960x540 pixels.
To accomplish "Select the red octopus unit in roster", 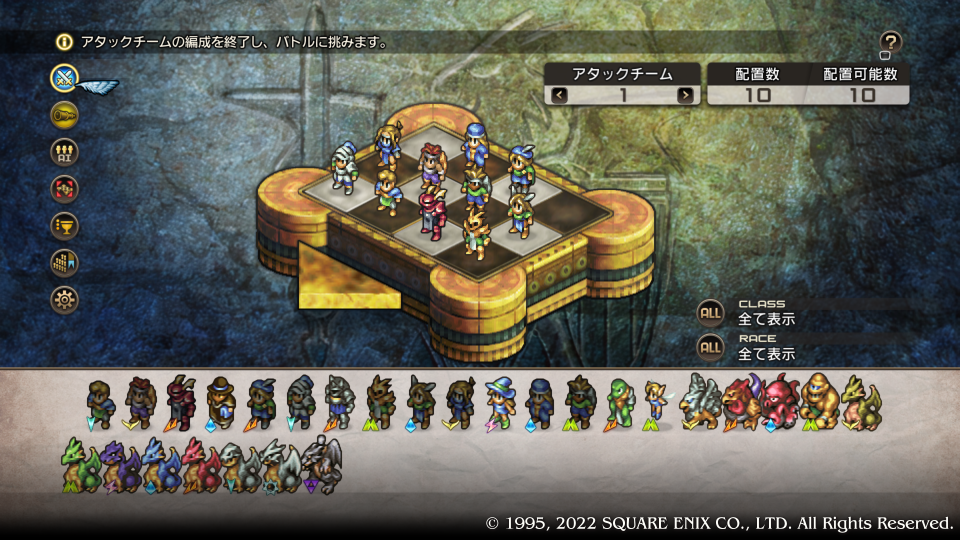I will pyautogui.click(x=781, y=402).
